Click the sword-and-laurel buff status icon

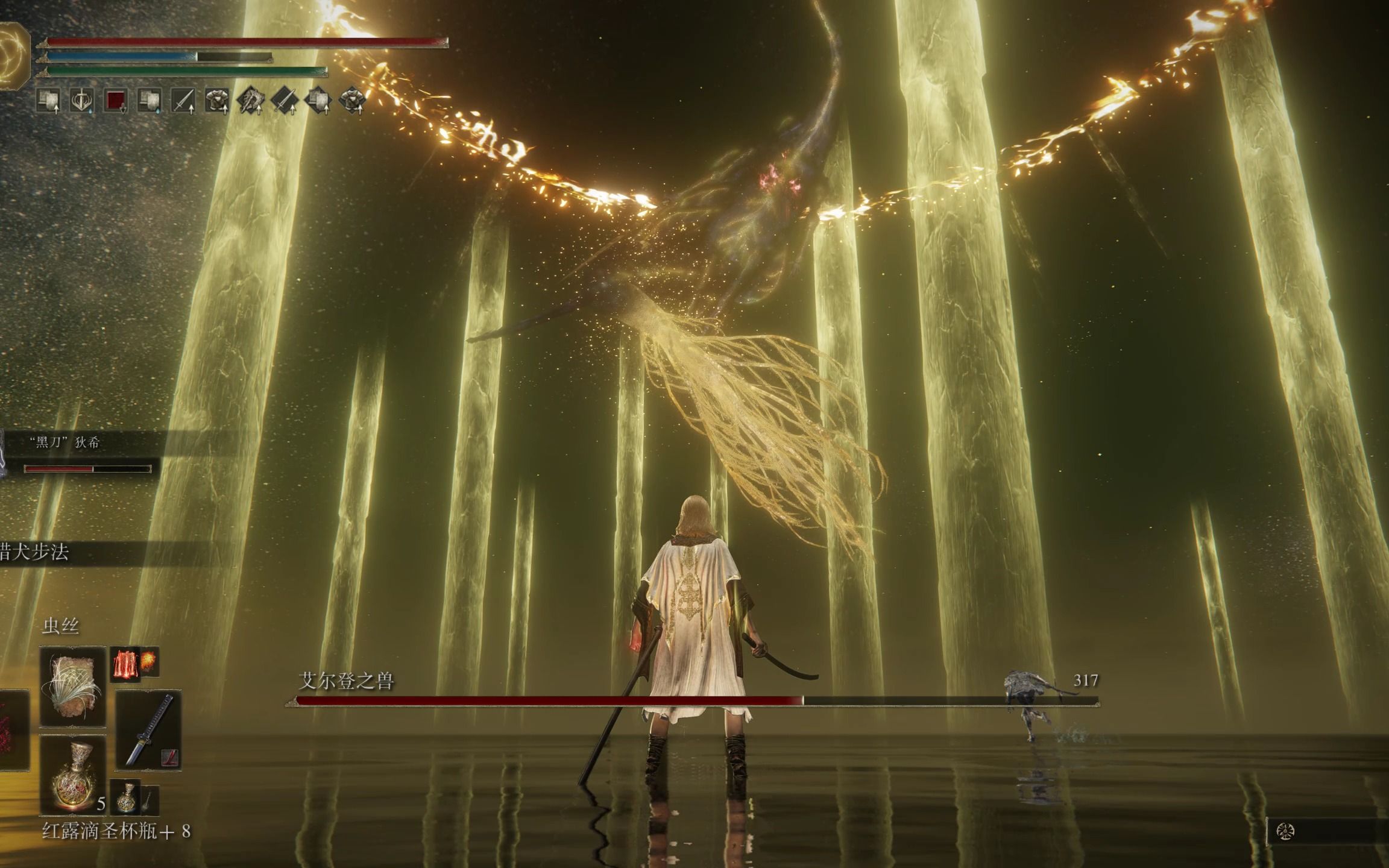pyautogui.click(x=81, y=101)
